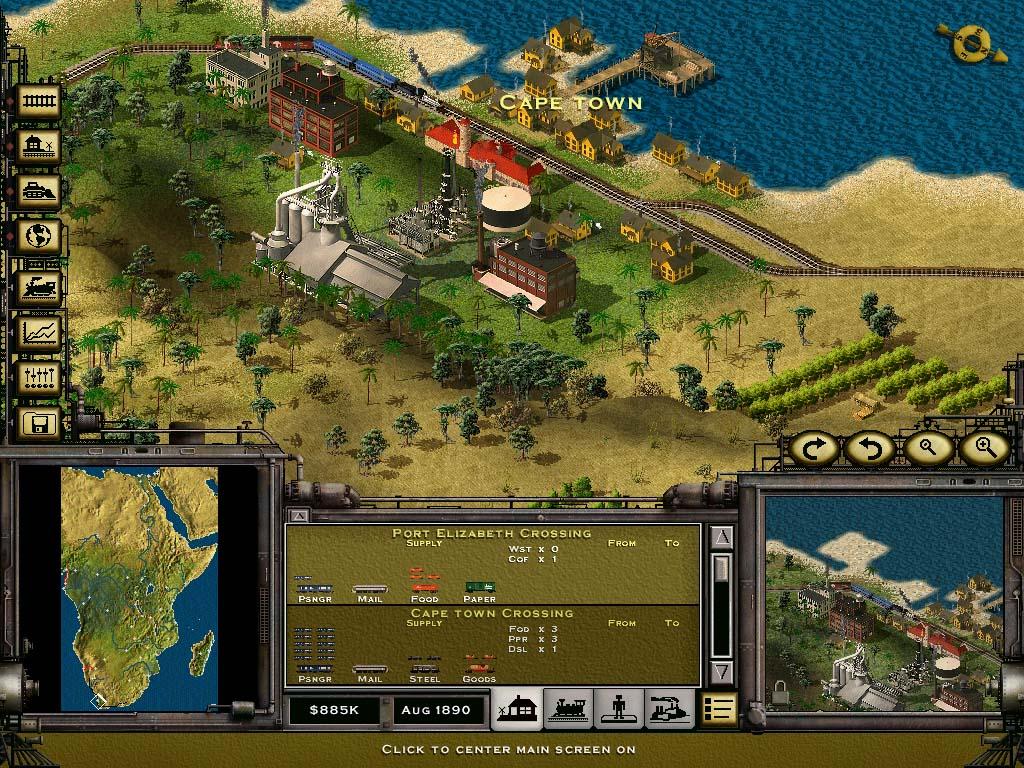The image size is (1024, 768).
Task: Toggle the detailed list view button
Action: tap(719, 709)
